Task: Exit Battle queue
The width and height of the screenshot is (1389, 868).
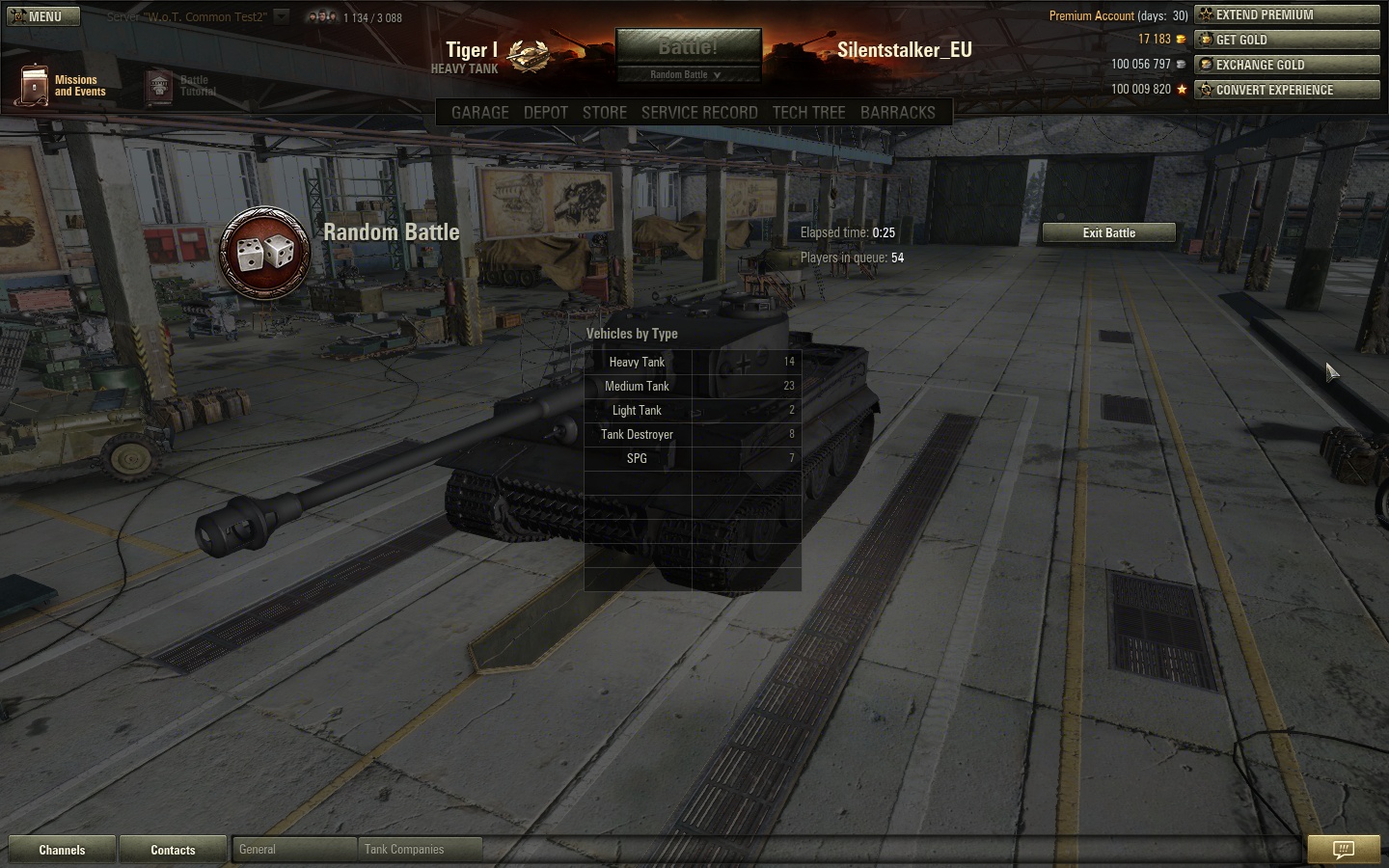Action: [1108, 232]
